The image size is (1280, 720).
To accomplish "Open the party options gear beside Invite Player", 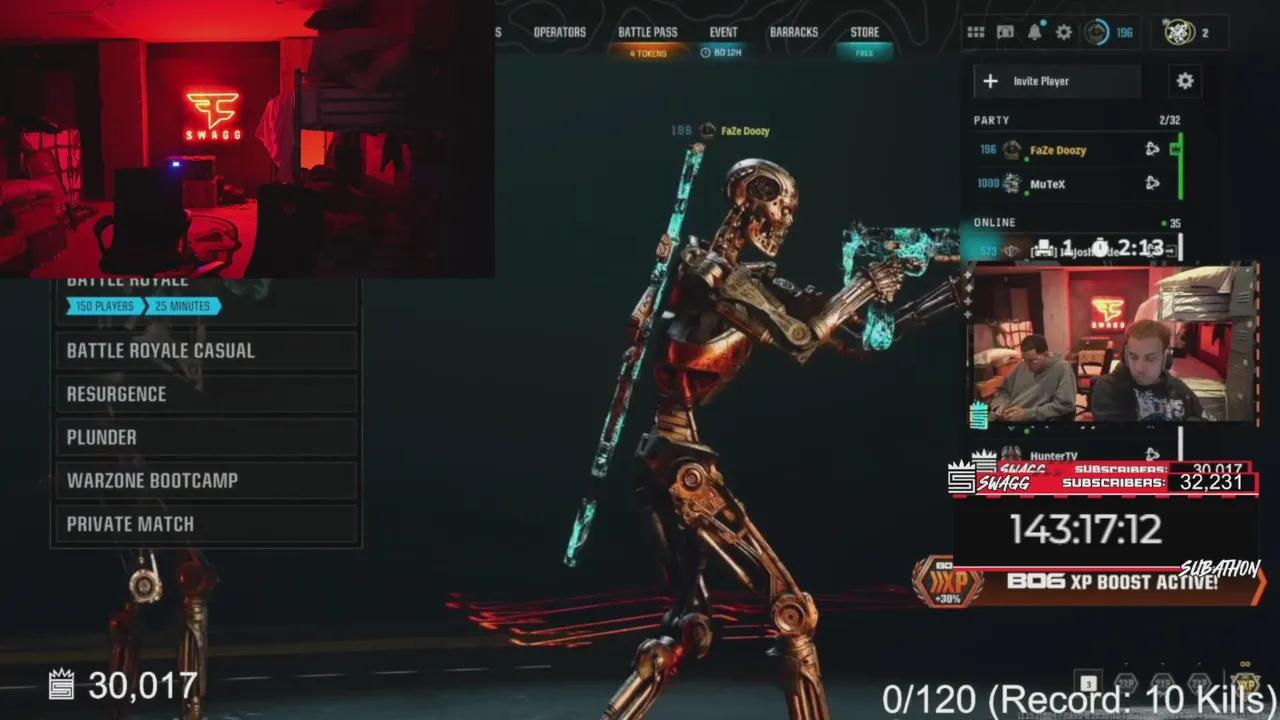I will pos(1185,81).
